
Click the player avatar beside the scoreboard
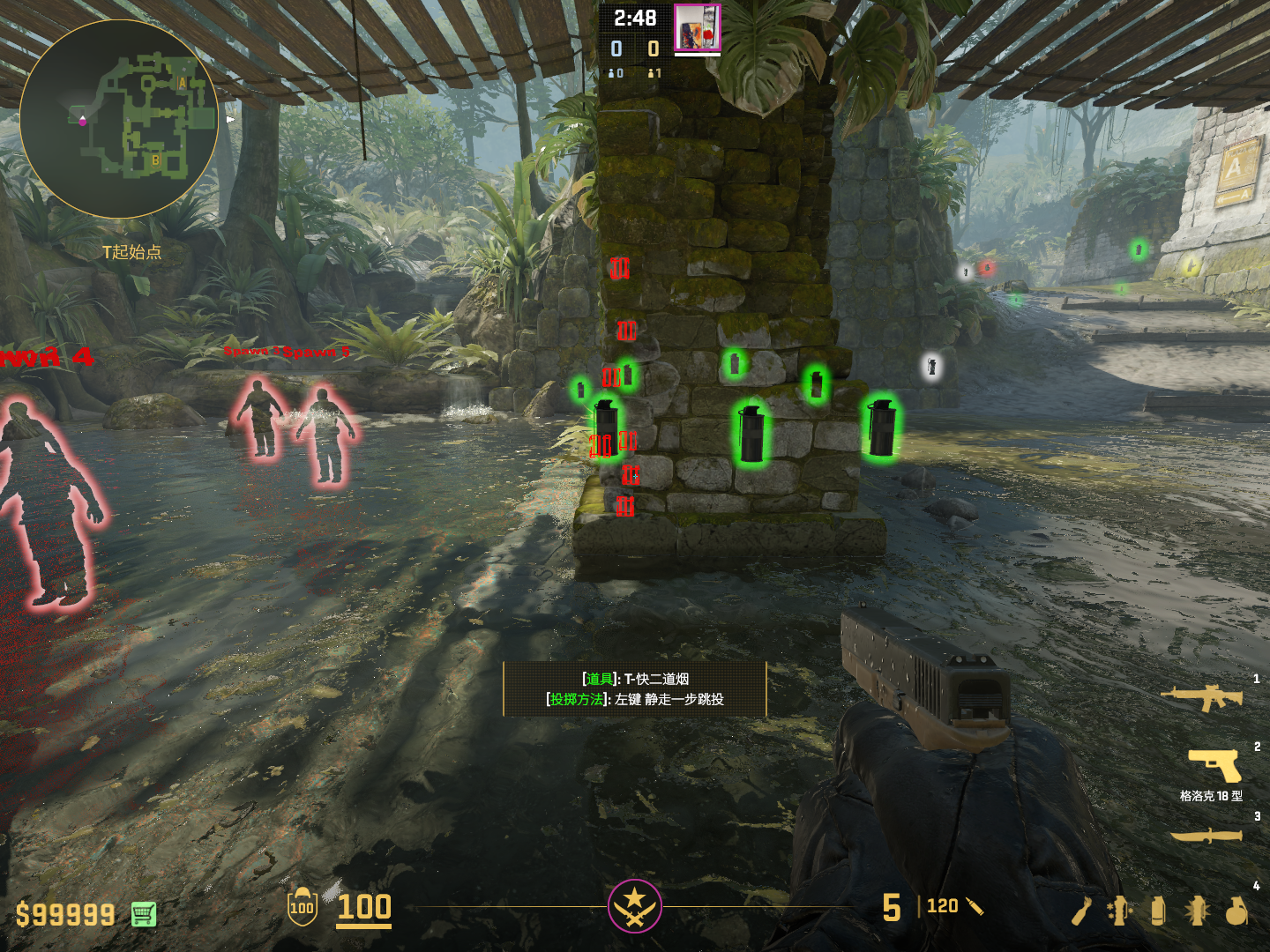(x=698, y=28)
